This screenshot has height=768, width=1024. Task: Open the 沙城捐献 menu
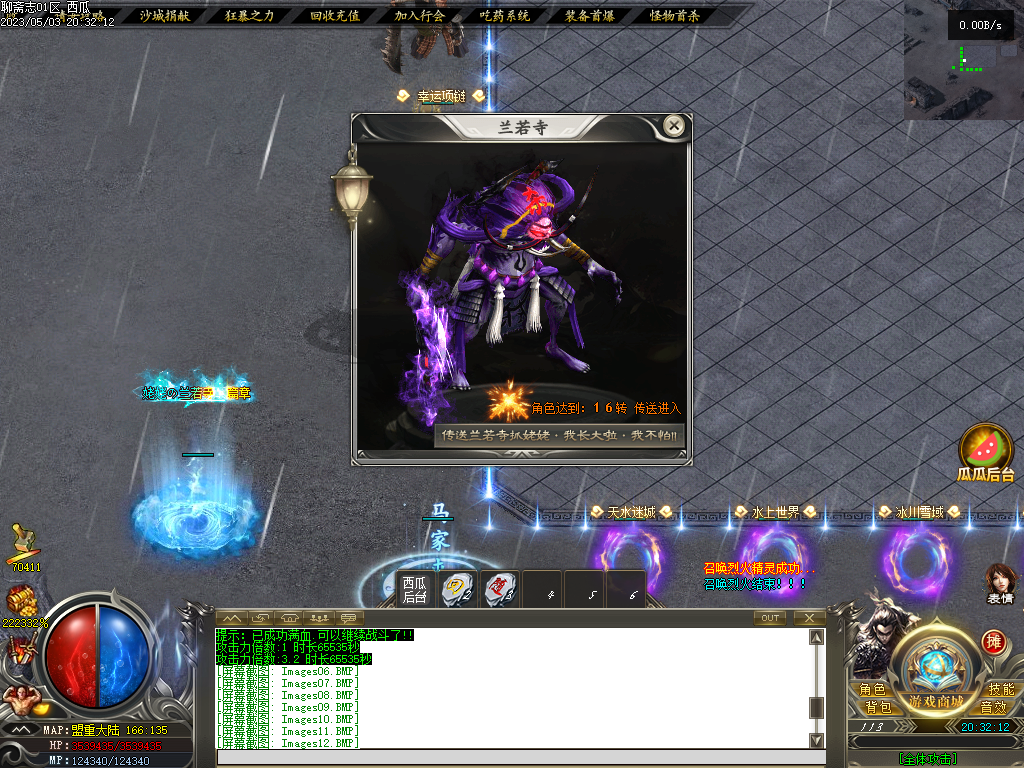[163, 16]
